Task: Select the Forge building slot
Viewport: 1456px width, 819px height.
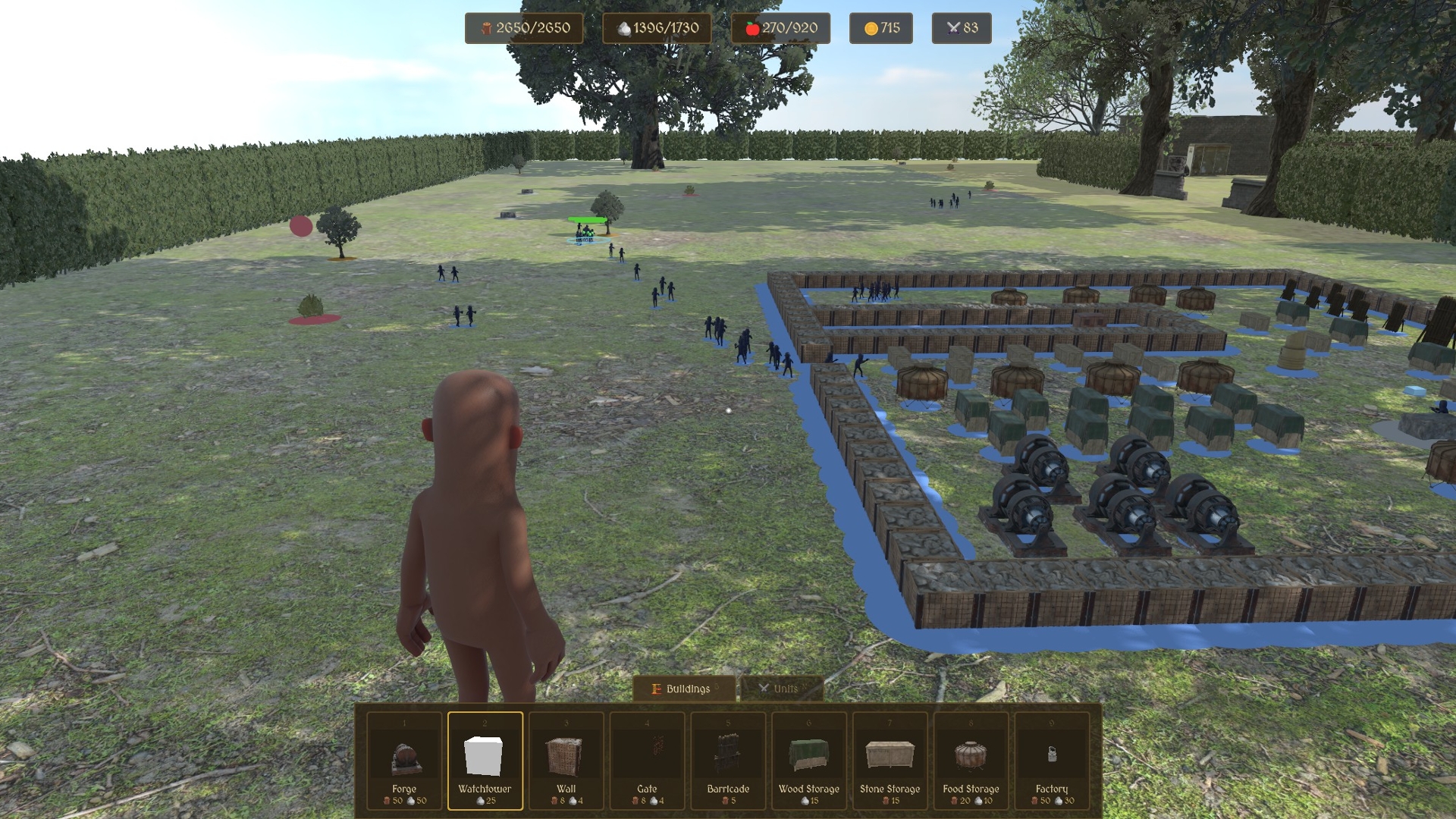Action: 404,760
